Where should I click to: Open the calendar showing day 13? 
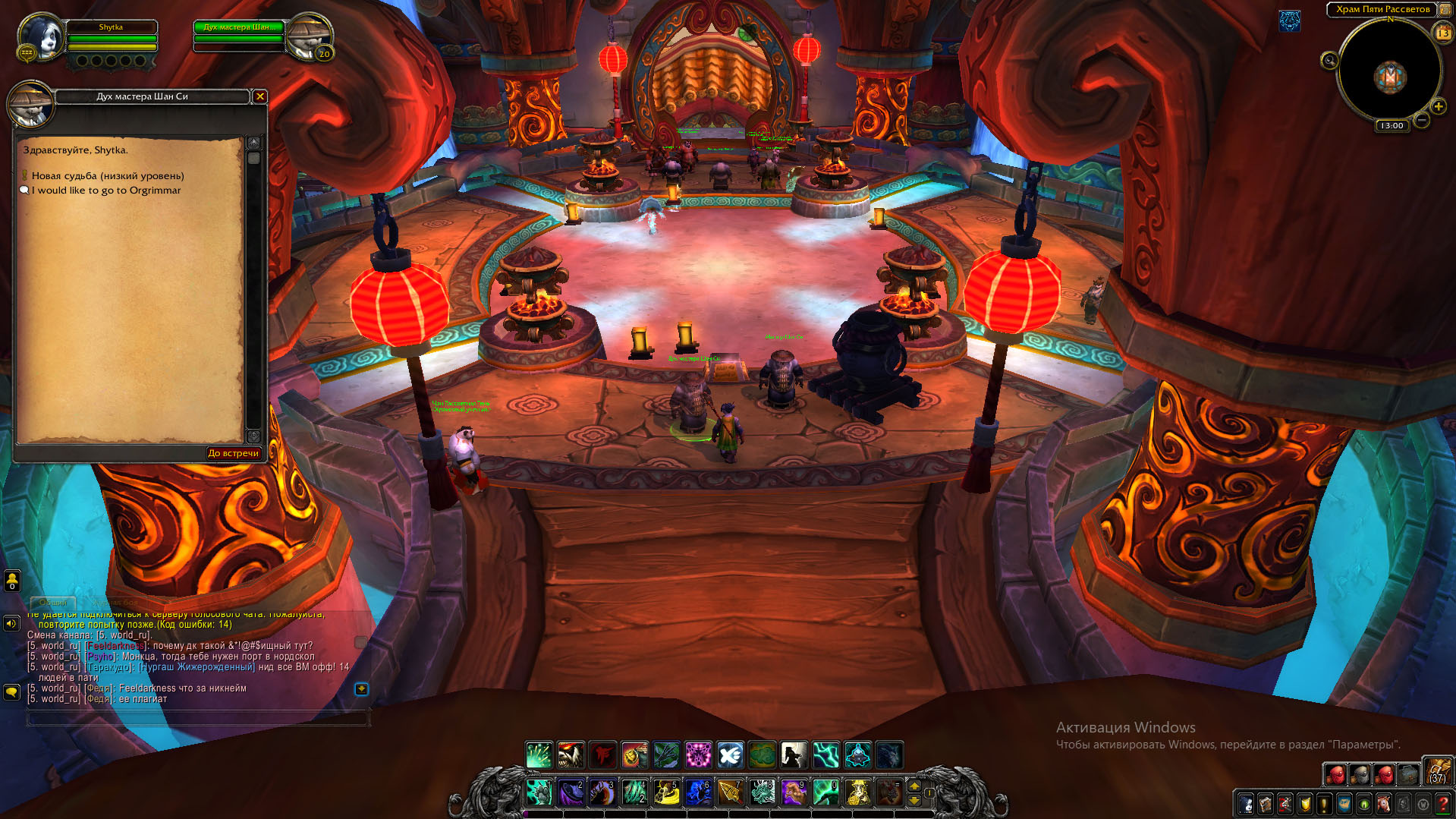pyautogui.click(x=1442, y=33)
